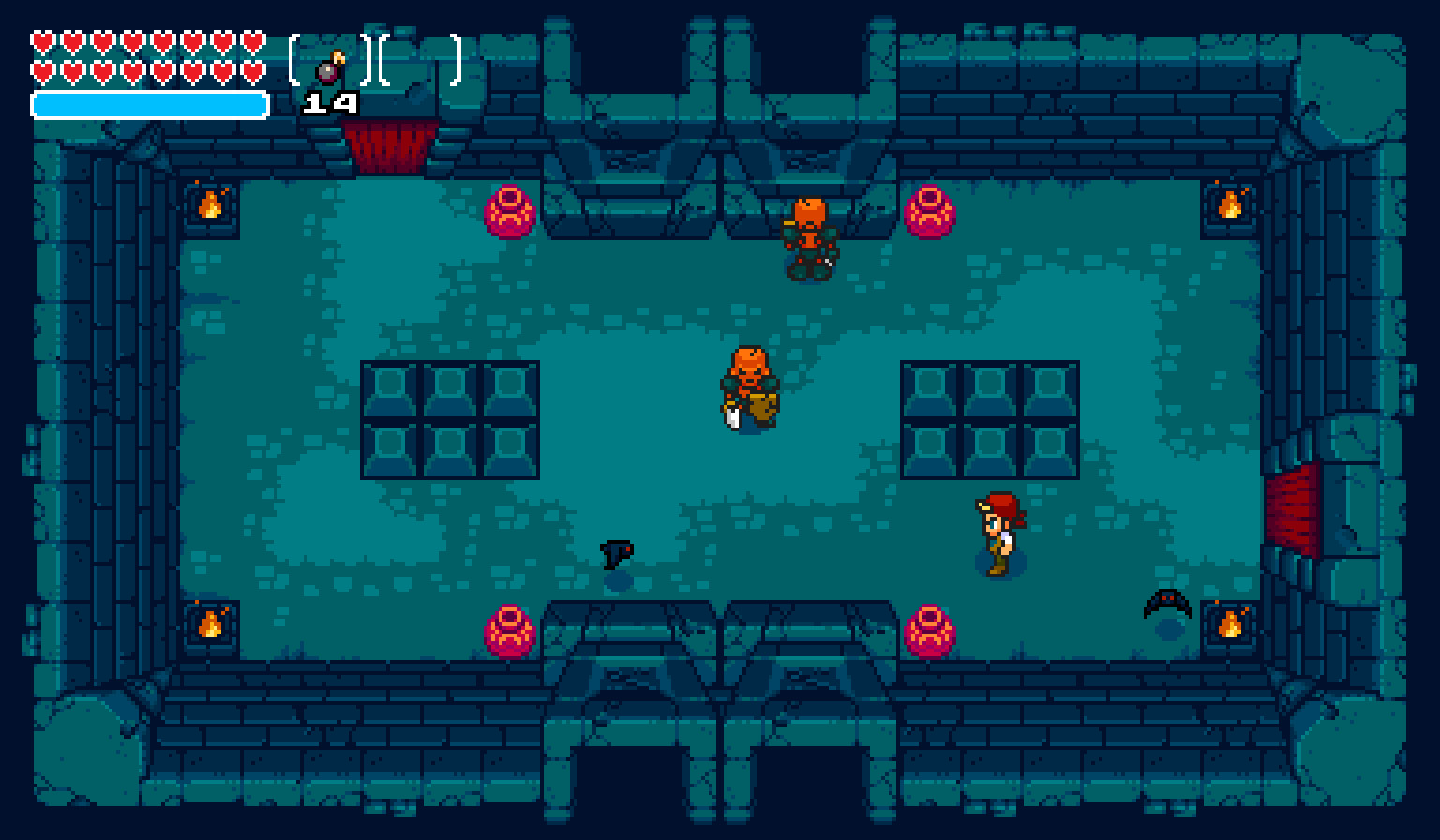Viewport: 1440px width, 840px height.
Task: Click the pink pot near the top-left doorway
Action: [509, 213]
